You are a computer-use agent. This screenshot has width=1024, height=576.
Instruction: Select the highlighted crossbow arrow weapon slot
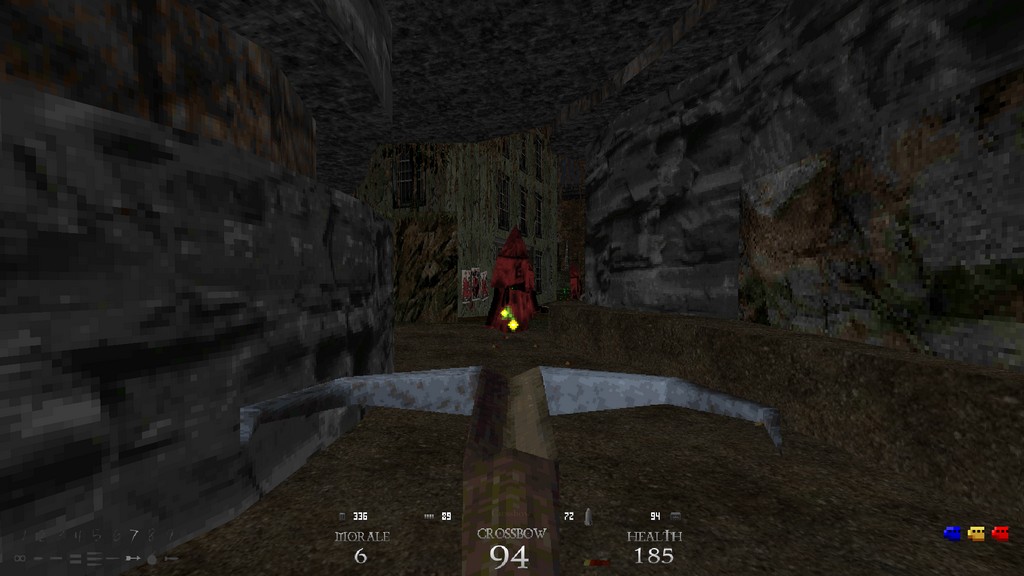pyautogui.click(x=133, y=558)
